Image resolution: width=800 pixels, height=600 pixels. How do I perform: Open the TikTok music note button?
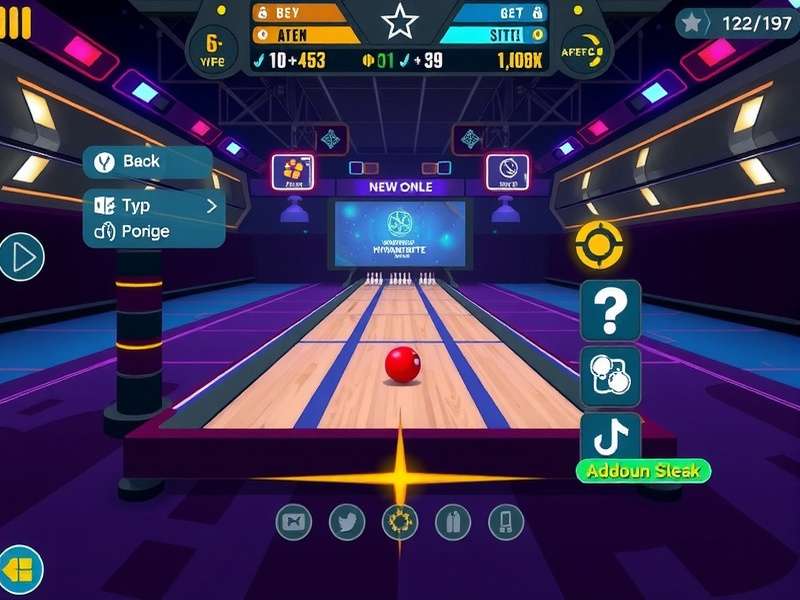(x=610, y=437)
